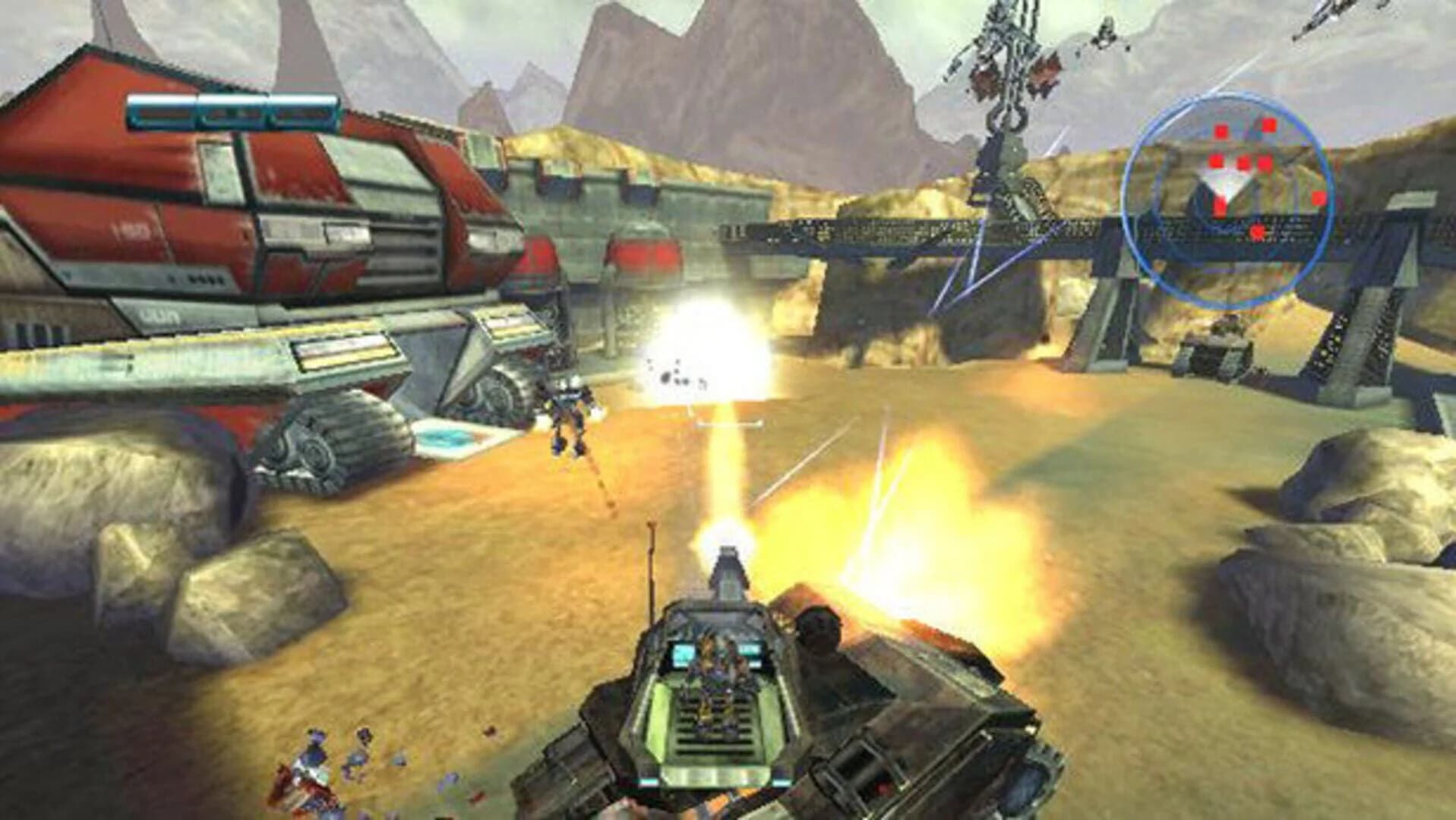The width and height of the screenshot is (1456, 820).
Task: Click the rightmost red enemy blip on radar
Action: pos(1317,199)
